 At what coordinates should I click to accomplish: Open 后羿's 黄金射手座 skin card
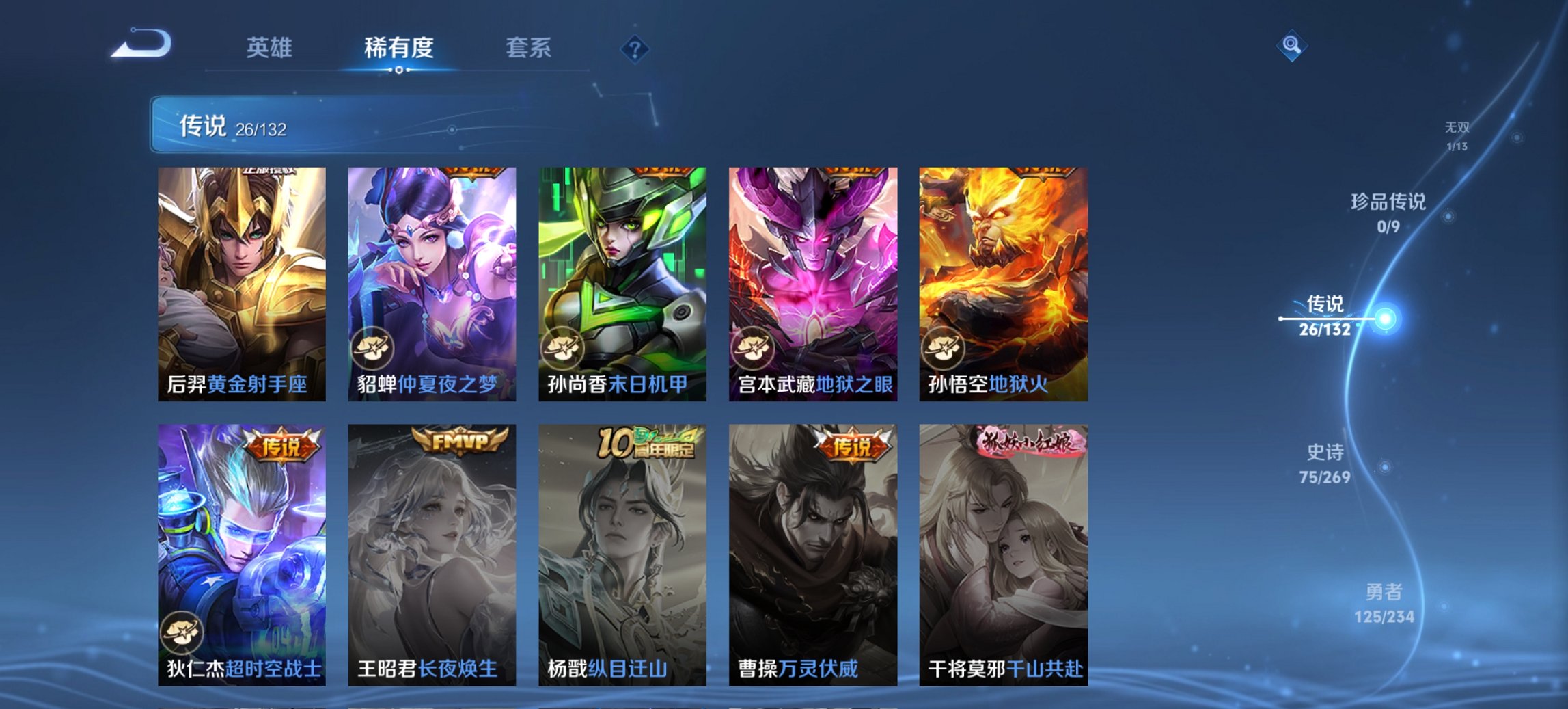point(244,280)
